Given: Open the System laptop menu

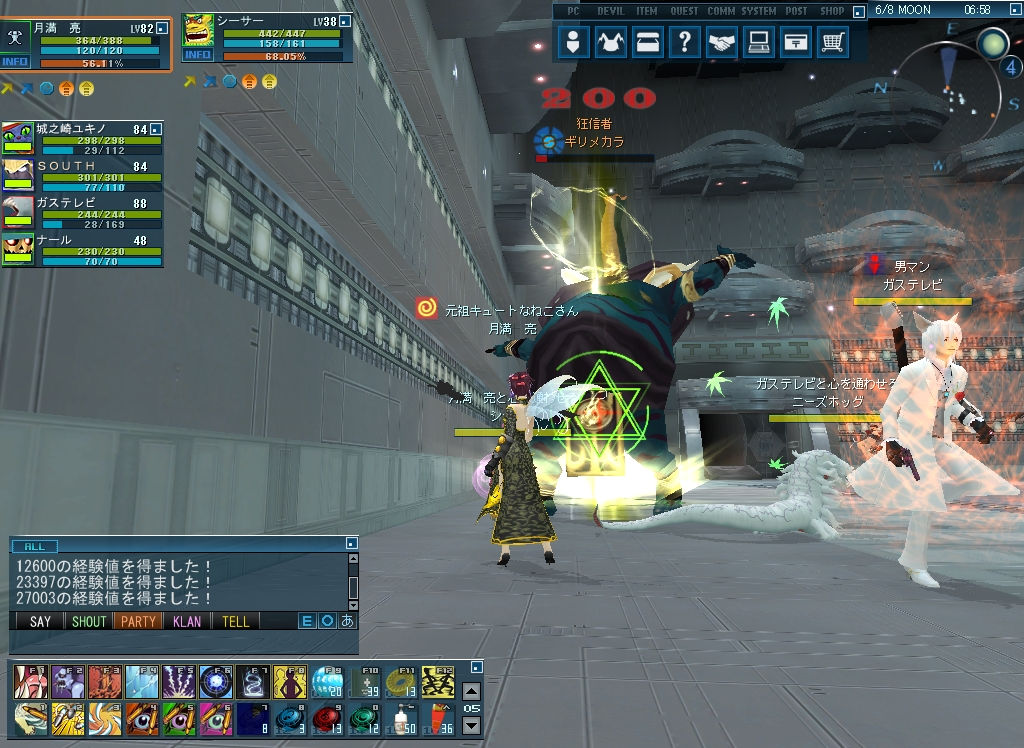Looking at the screenshot, I should coord(759,42).
